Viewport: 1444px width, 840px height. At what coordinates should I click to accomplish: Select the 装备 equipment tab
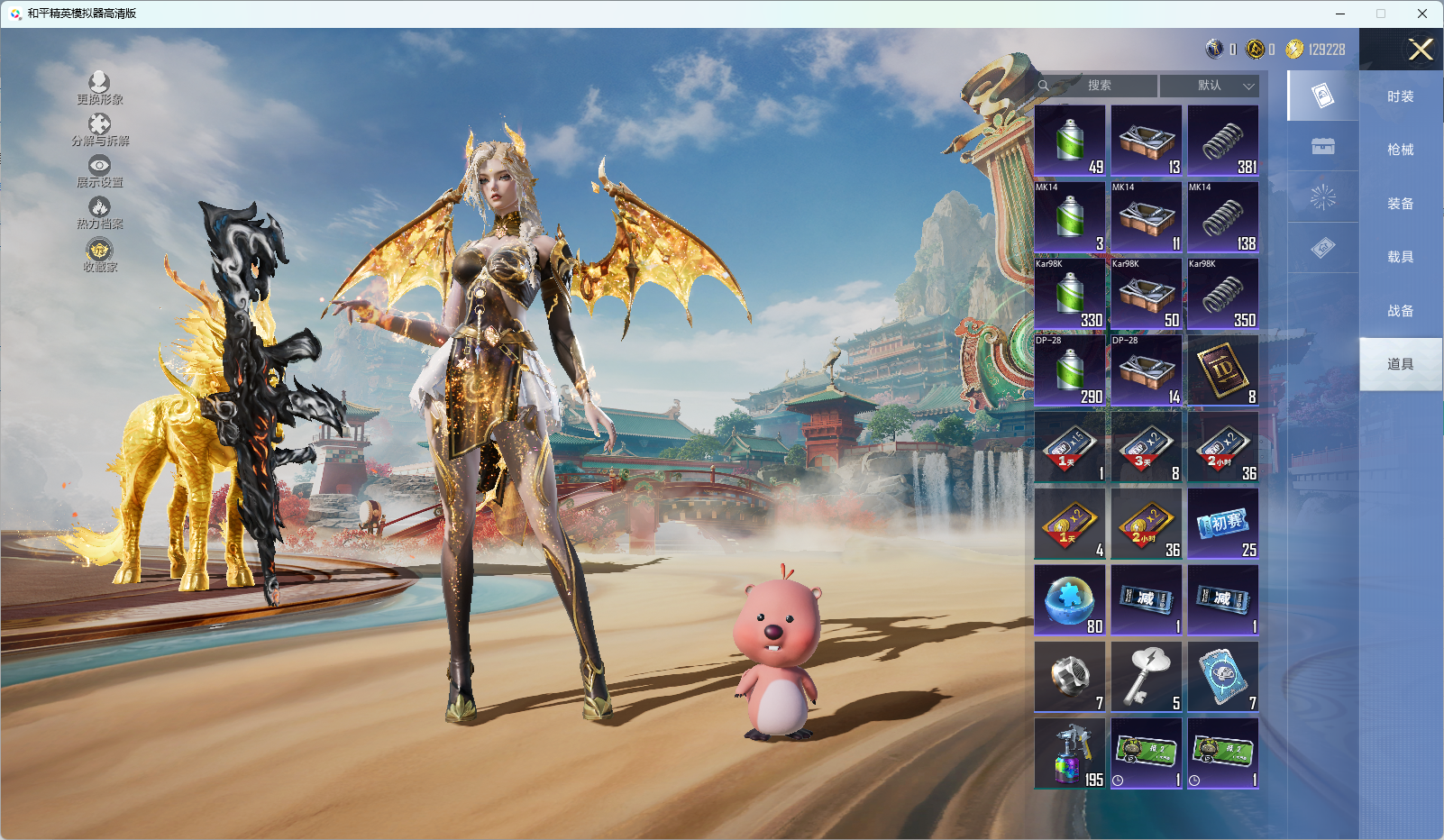click(1400, 204)
